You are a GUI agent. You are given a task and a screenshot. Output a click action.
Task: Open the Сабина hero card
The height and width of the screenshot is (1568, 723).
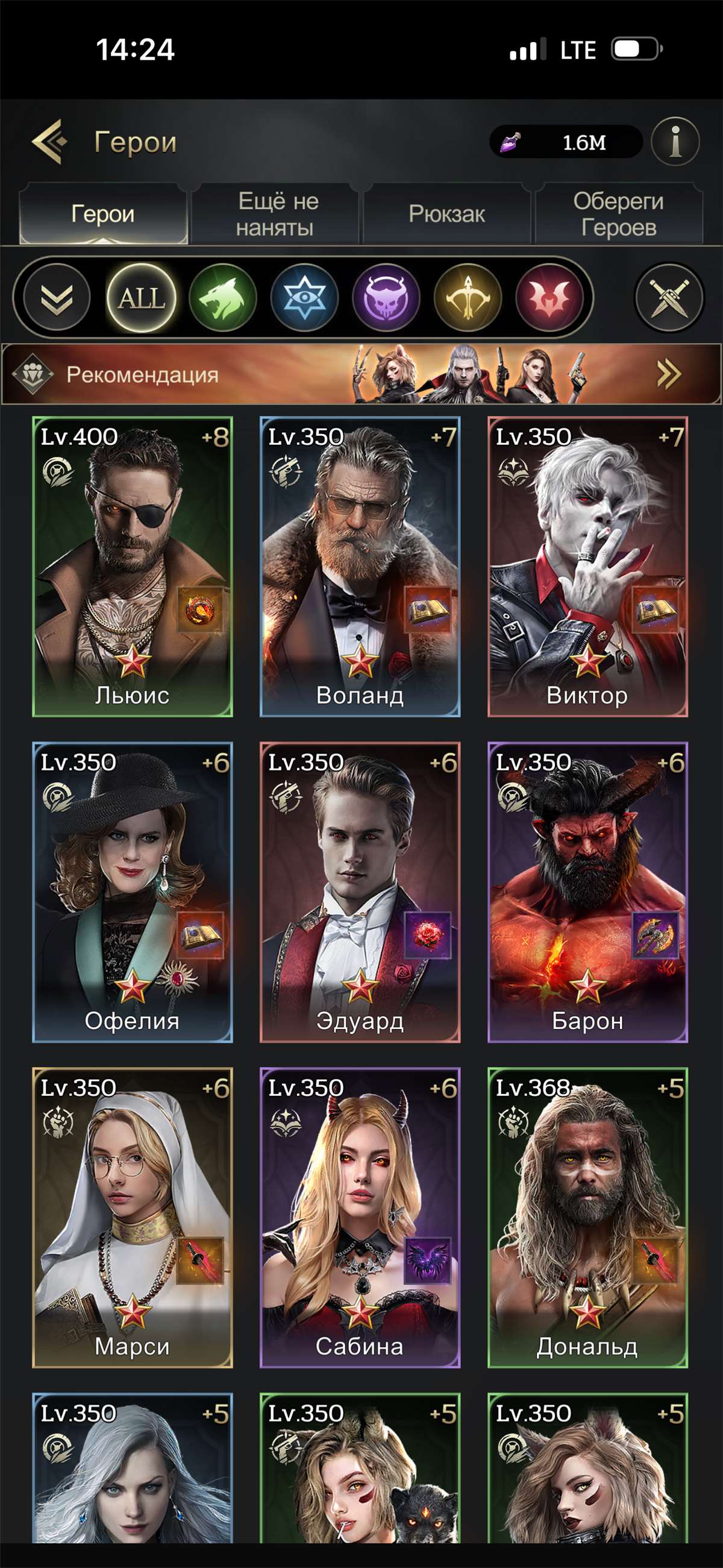coord(360,1217)
